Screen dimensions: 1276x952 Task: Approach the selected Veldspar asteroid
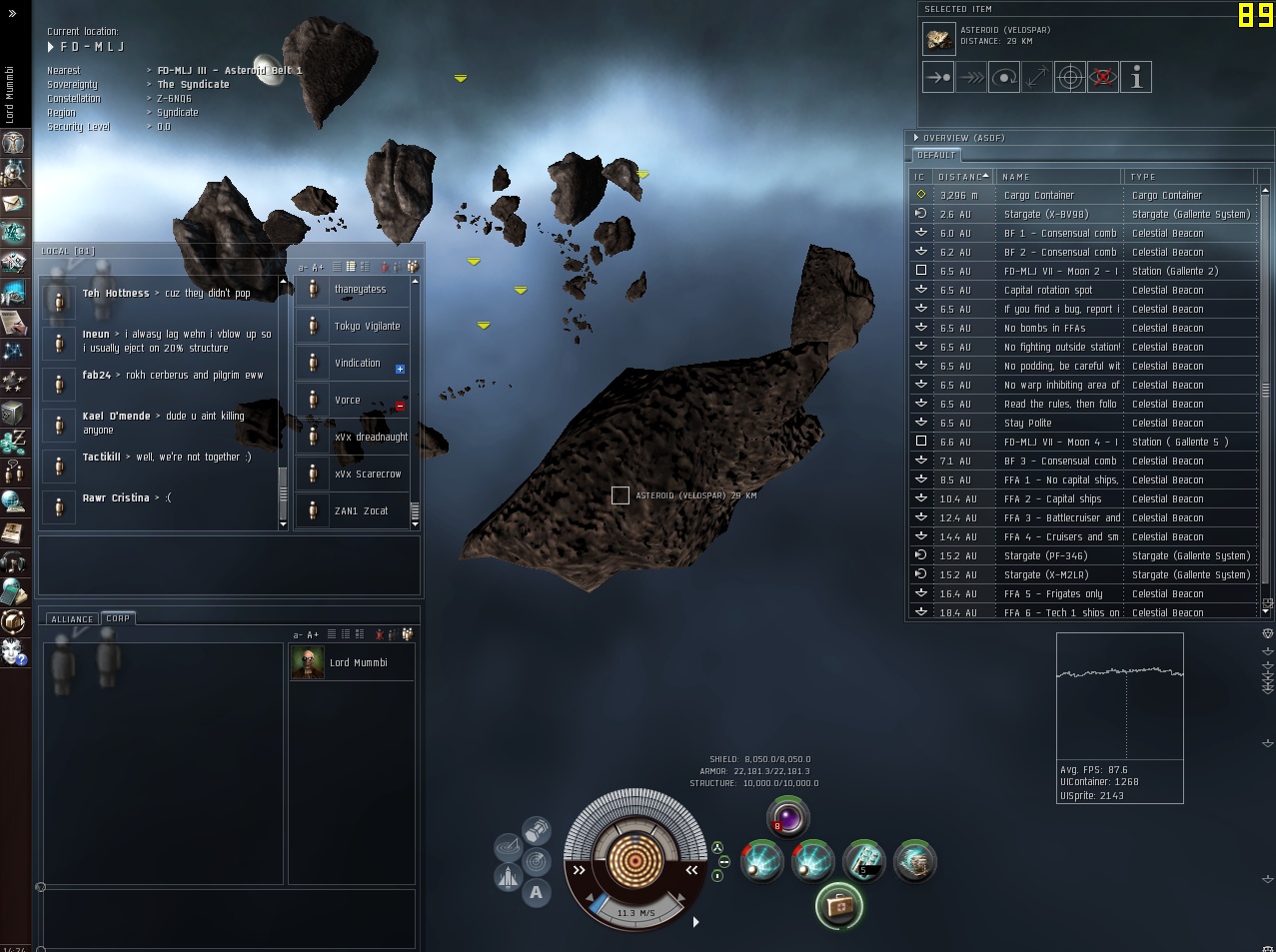[938, 77]
